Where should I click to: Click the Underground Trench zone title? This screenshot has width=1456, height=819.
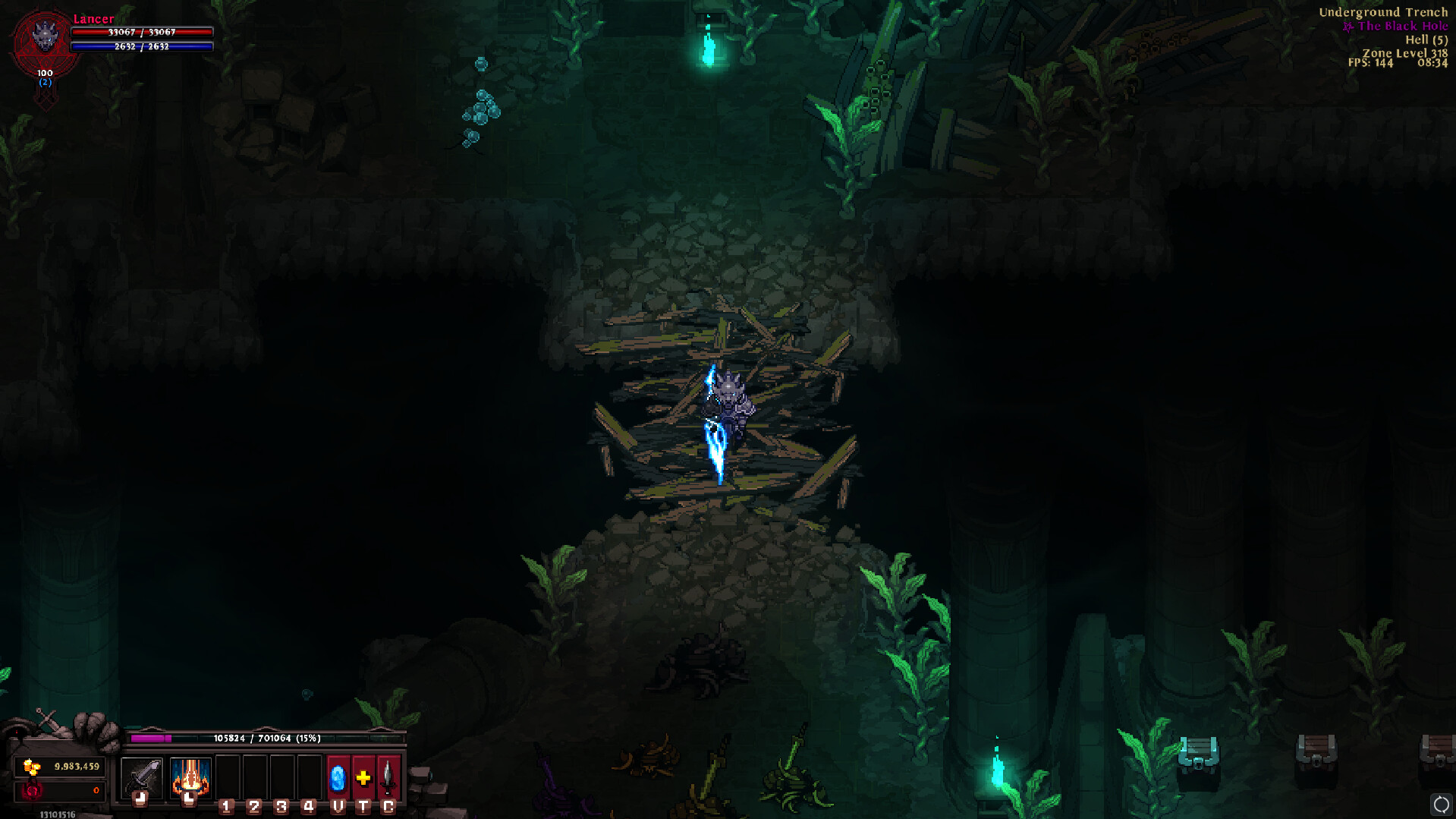point(1384,12)
